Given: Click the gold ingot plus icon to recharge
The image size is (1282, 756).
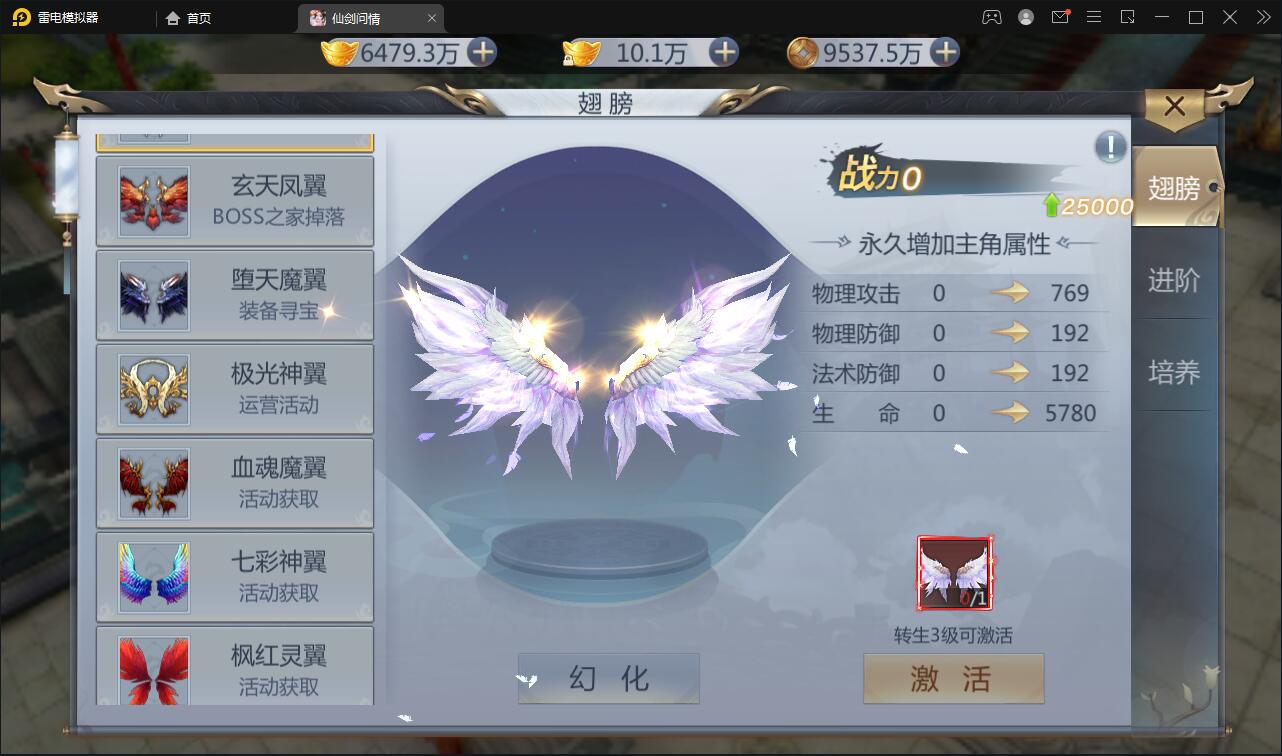Looking at the screenshot, I should 484,53.
